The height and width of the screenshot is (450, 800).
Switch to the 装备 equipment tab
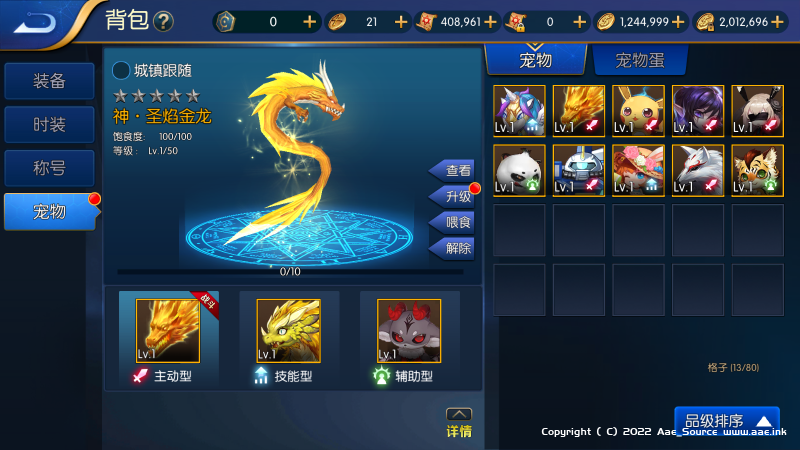pyautogui.click(x=50, y=81)
